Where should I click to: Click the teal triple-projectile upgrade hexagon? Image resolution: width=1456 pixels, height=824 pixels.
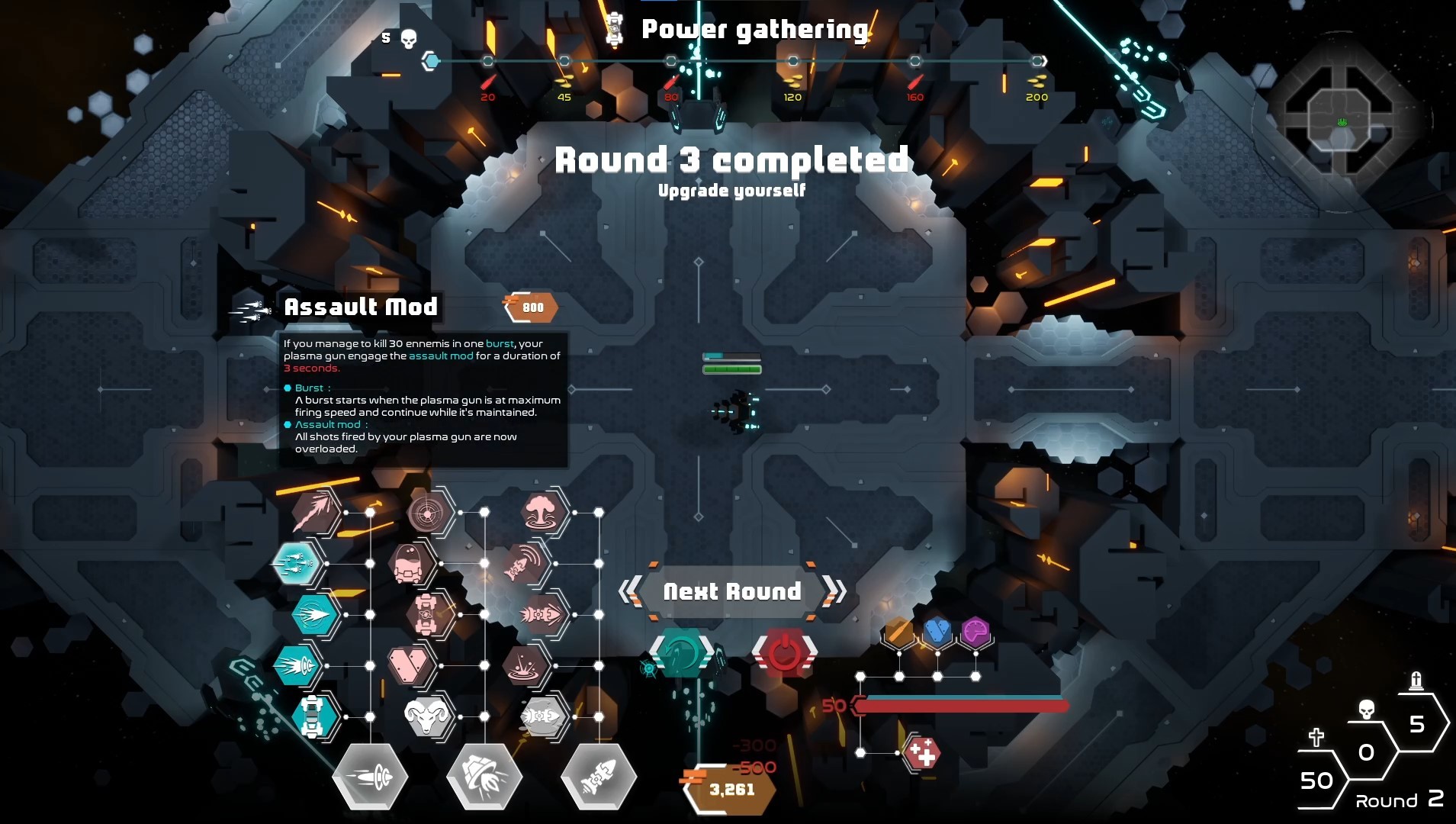(x=297, y=565)
